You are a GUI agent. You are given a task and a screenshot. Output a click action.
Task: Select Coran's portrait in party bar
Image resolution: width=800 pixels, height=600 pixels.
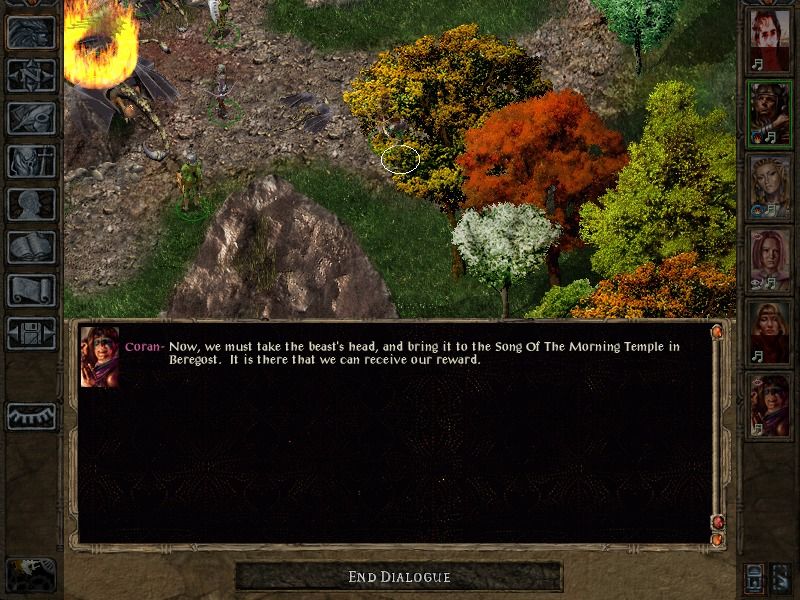pyautogui.click(x=769, y=406)
